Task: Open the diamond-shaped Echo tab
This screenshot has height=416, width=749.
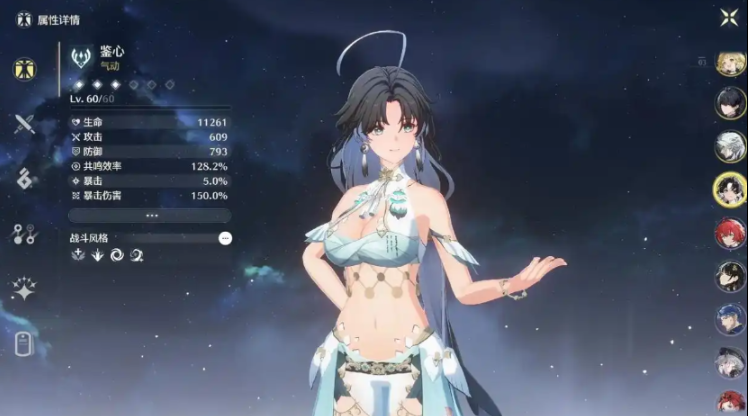Action: (24, 179)
